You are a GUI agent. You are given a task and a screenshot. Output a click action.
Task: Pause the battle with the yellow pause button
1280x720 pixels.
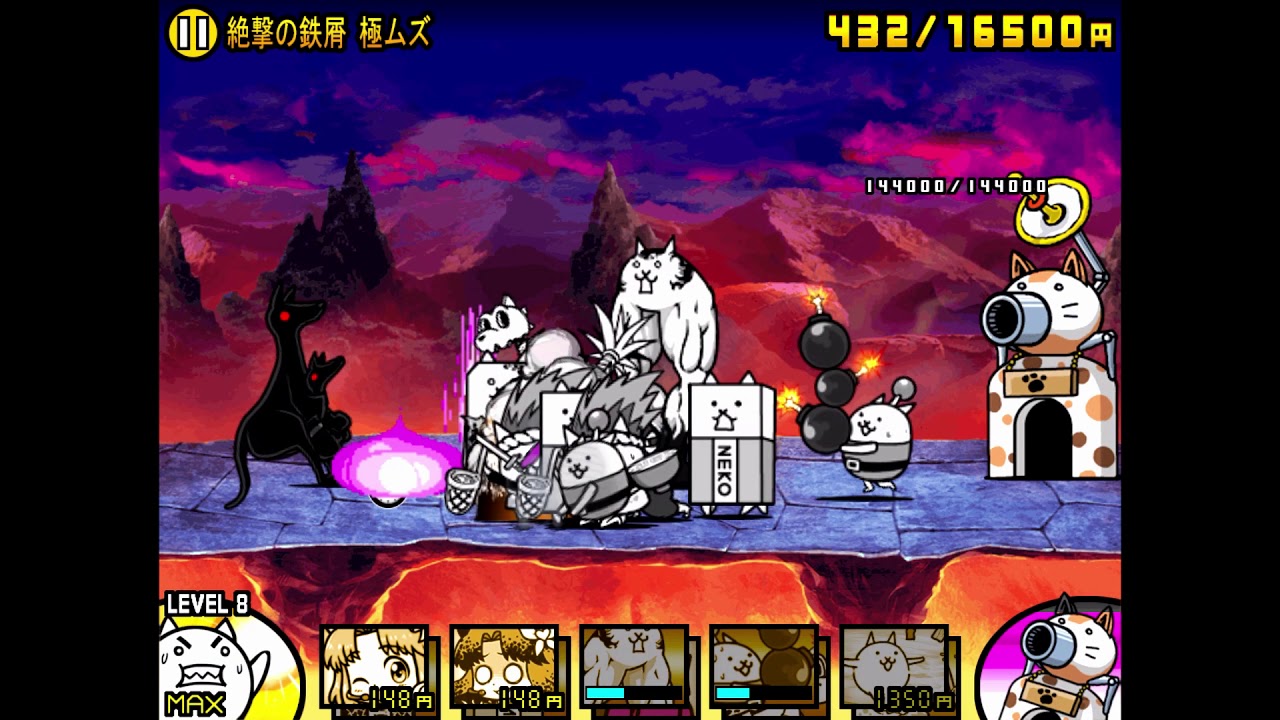coord(192,34)
